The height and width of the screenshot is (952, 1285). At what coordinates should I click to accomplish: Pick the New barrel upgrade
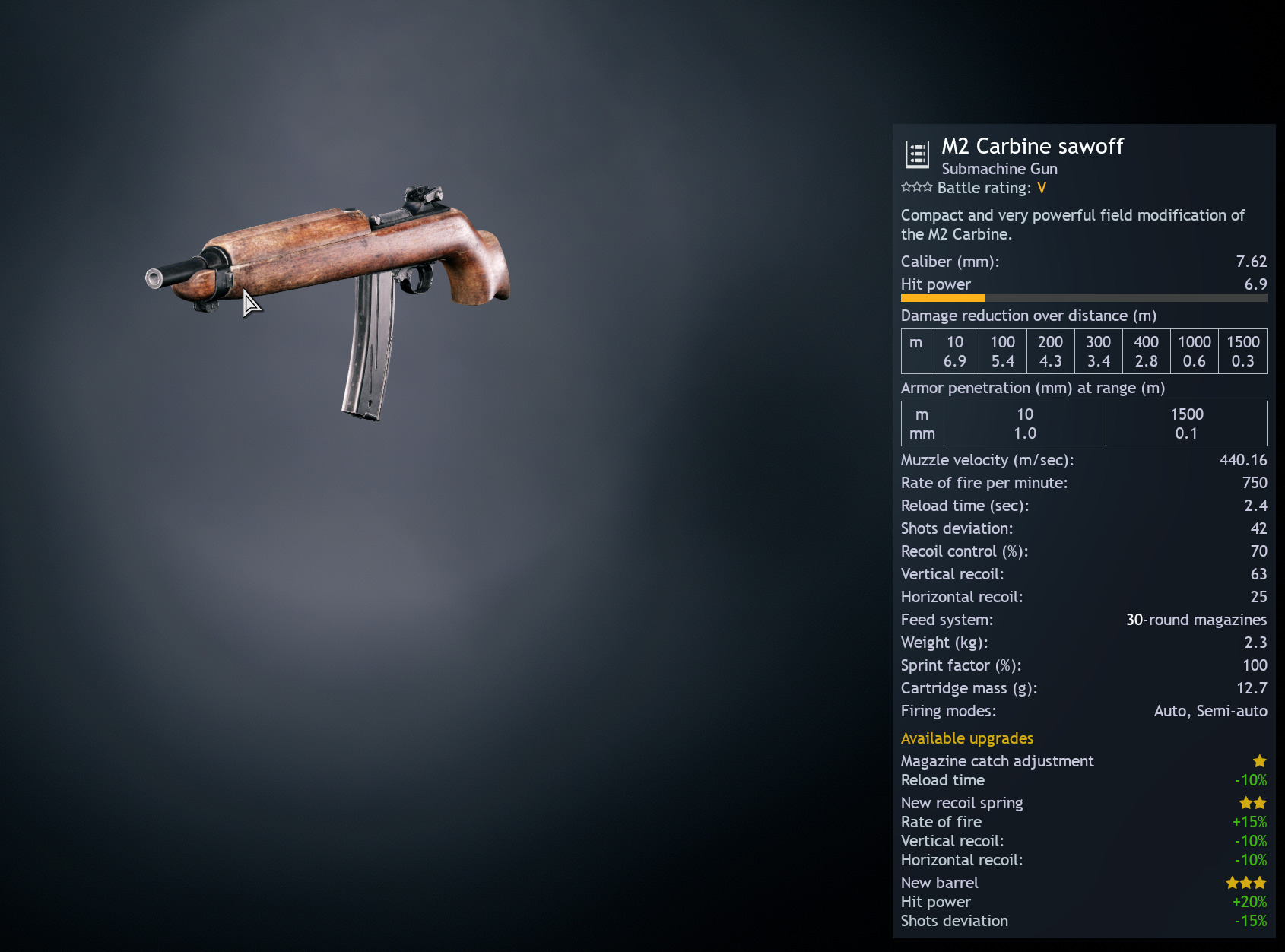click(x=940, y=883)
